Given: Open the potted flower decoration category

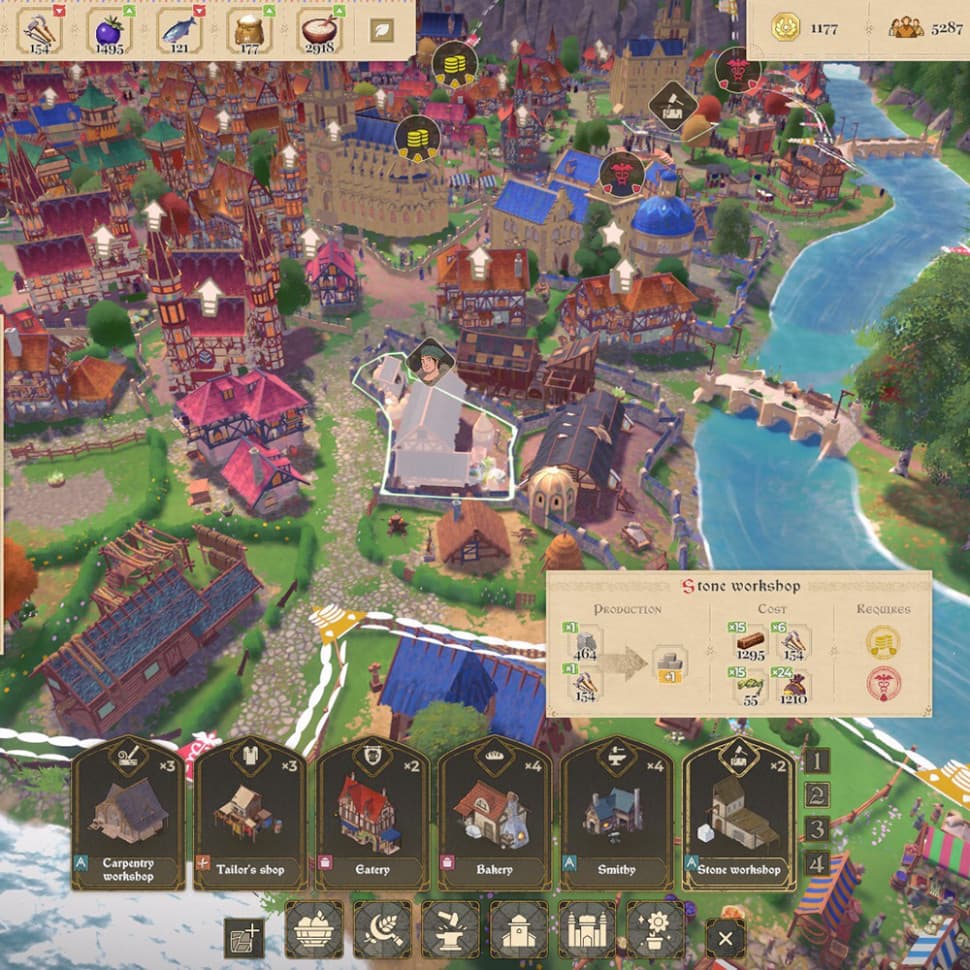Looking at the screenshot, I should [x=655, y=930].
